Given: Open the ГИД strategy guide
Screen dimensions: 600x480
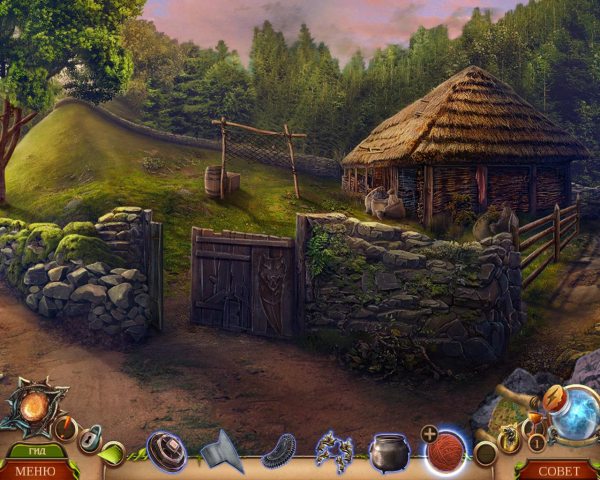Looking at the screenshot, I should (33, 450).
